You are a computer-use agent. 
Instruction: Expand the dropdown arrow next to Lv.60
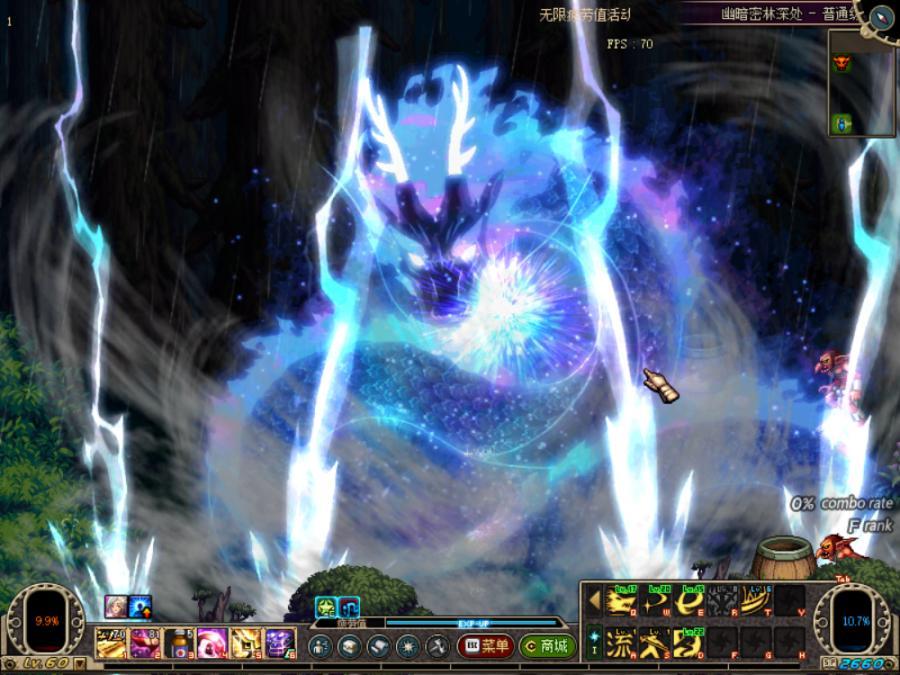click(x=79, y=663)
